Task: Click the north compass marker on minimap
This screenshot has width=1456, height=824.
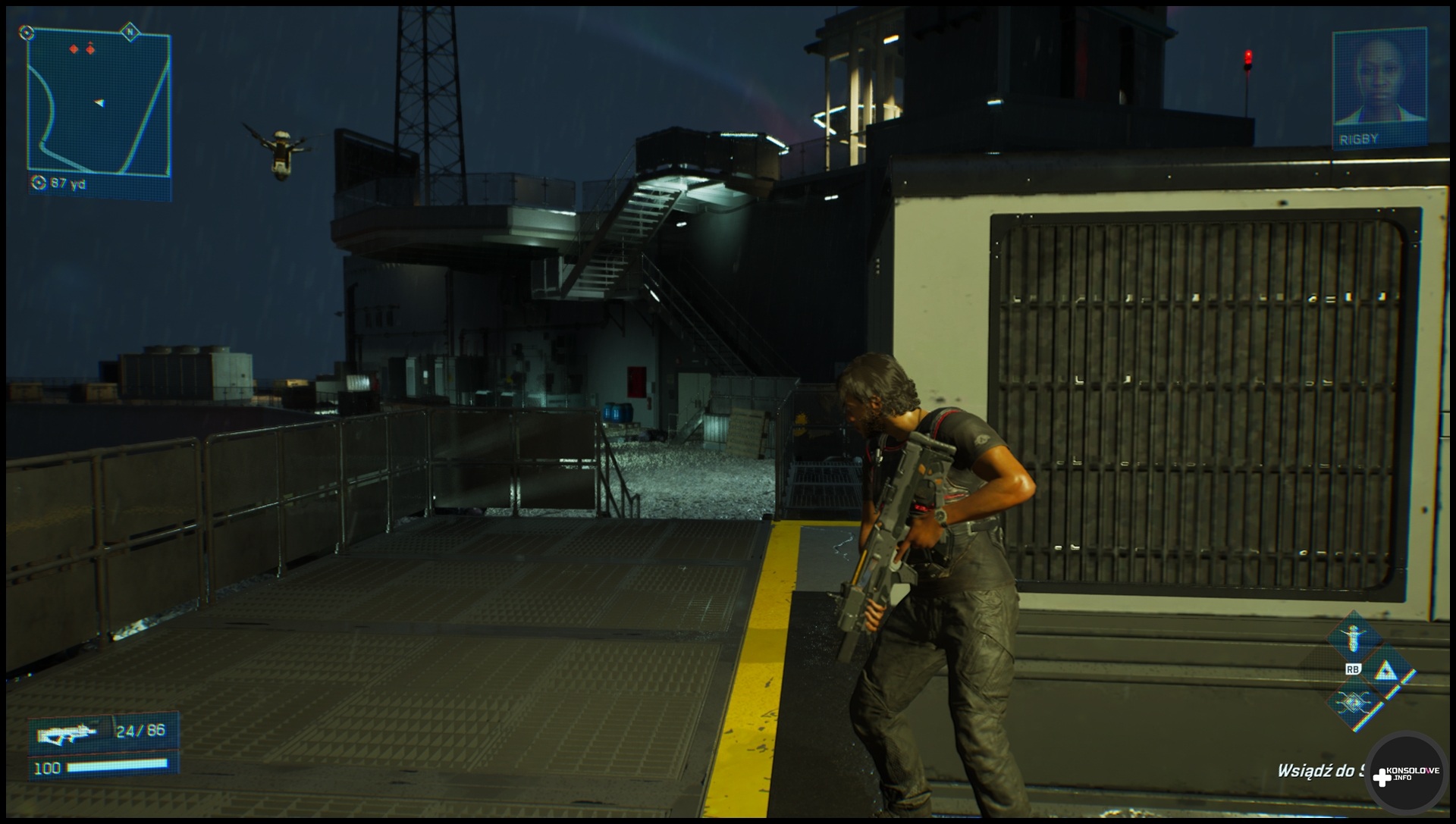Action: [x=130, y=32]
